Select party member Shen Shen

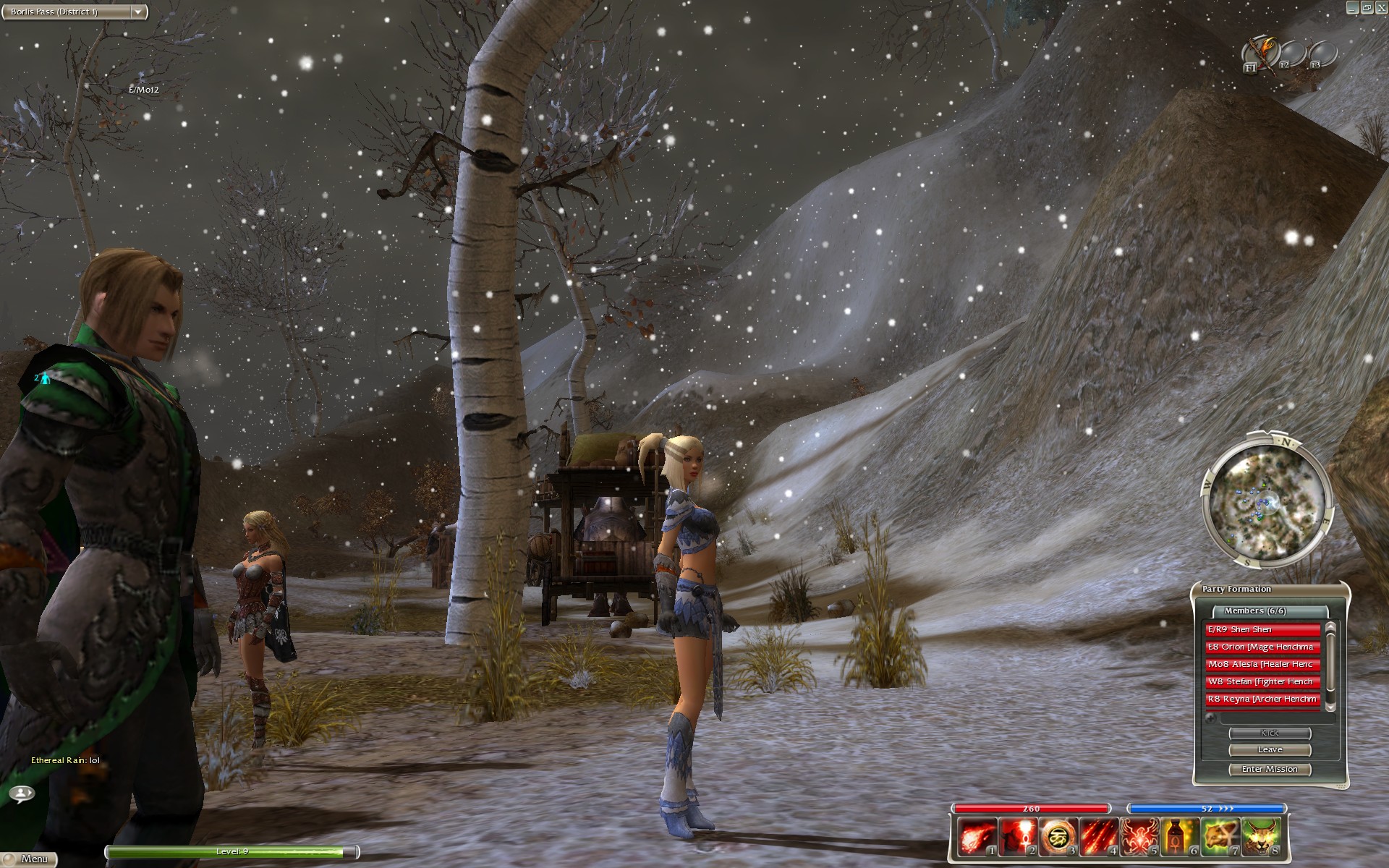[x=1262, y=630]
